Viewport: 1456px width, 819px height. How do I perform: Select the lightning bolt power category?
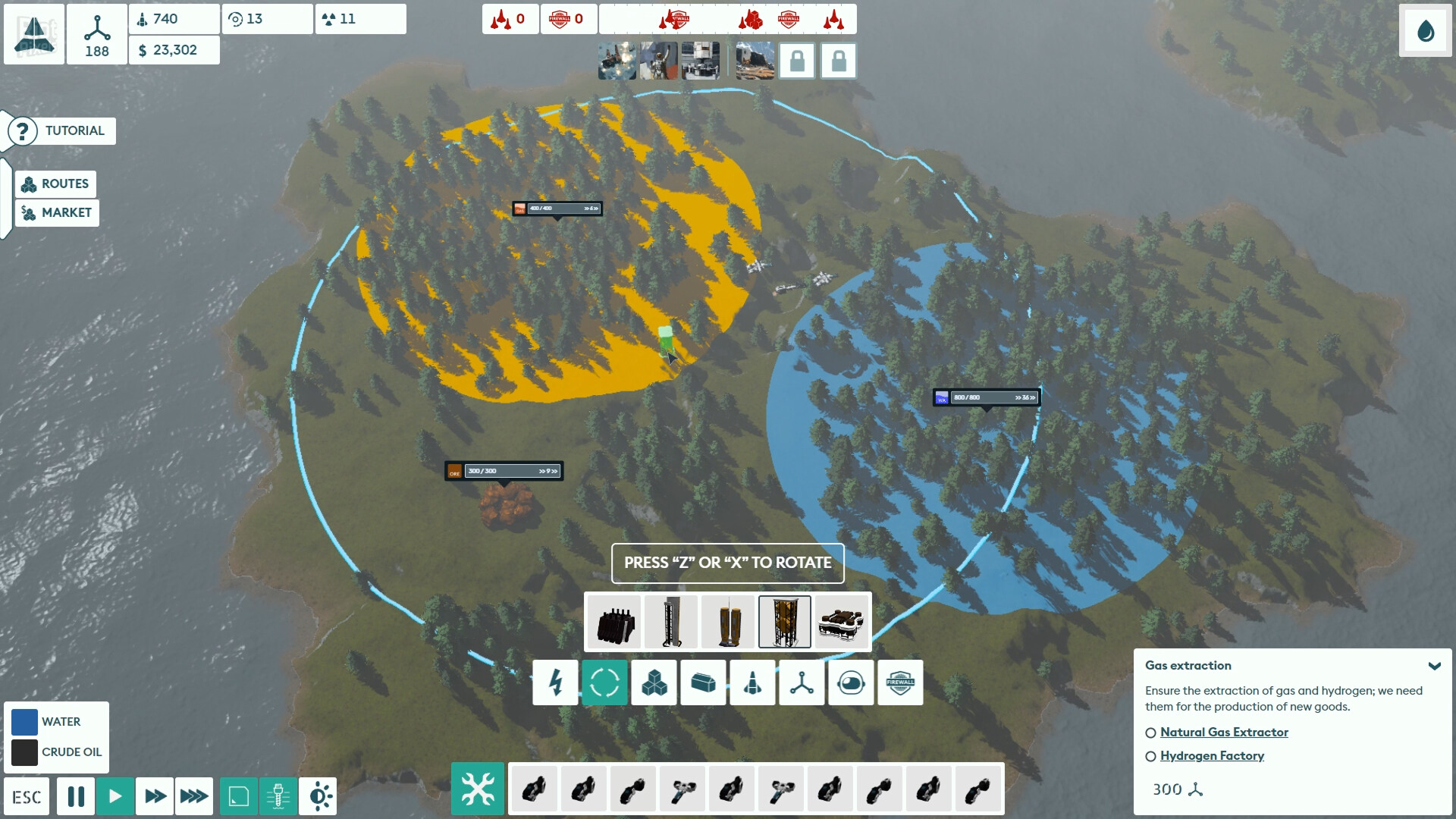click(x=555, y=682)
